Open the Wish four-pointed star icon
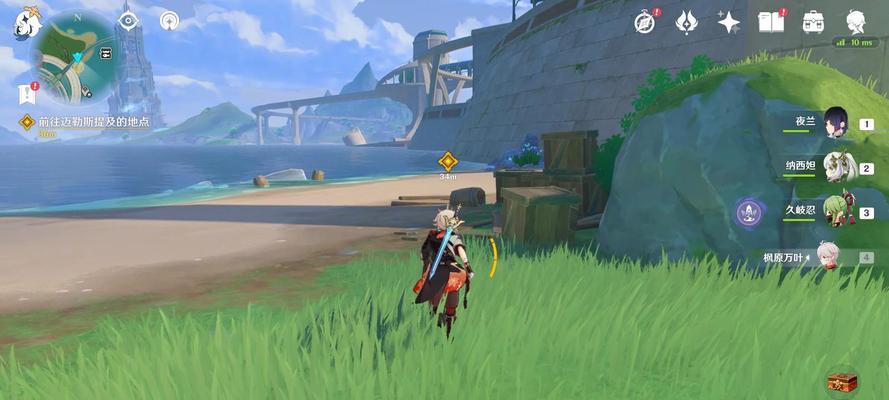The height and width of the screenshot is (400, 889). pos(728,21)
